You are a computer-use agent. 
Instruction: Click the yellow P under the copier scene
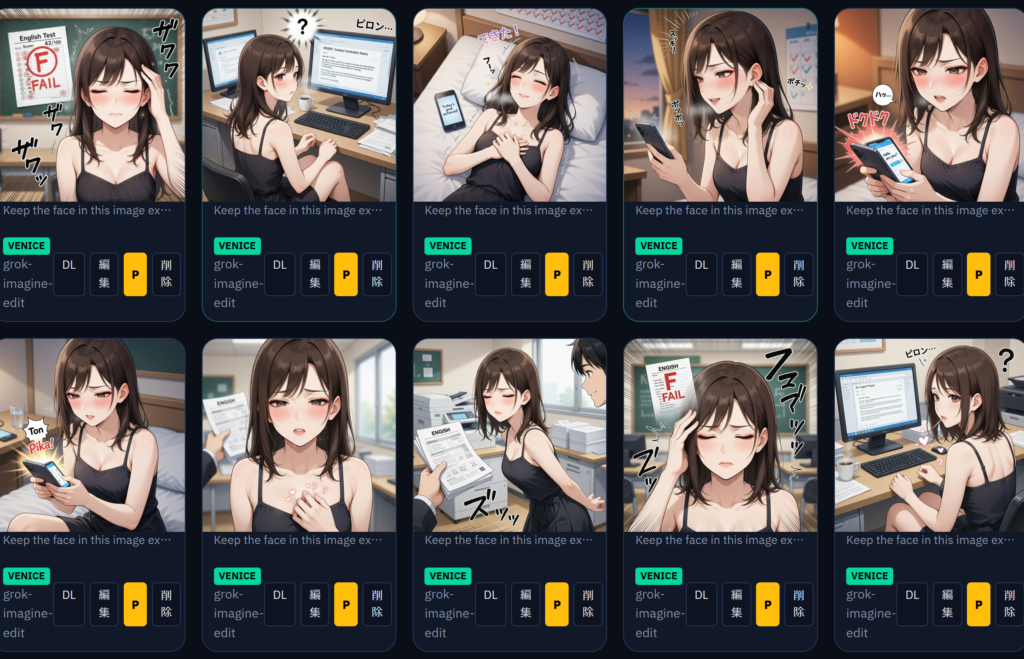pyautogui.click(x=556, y=604)
